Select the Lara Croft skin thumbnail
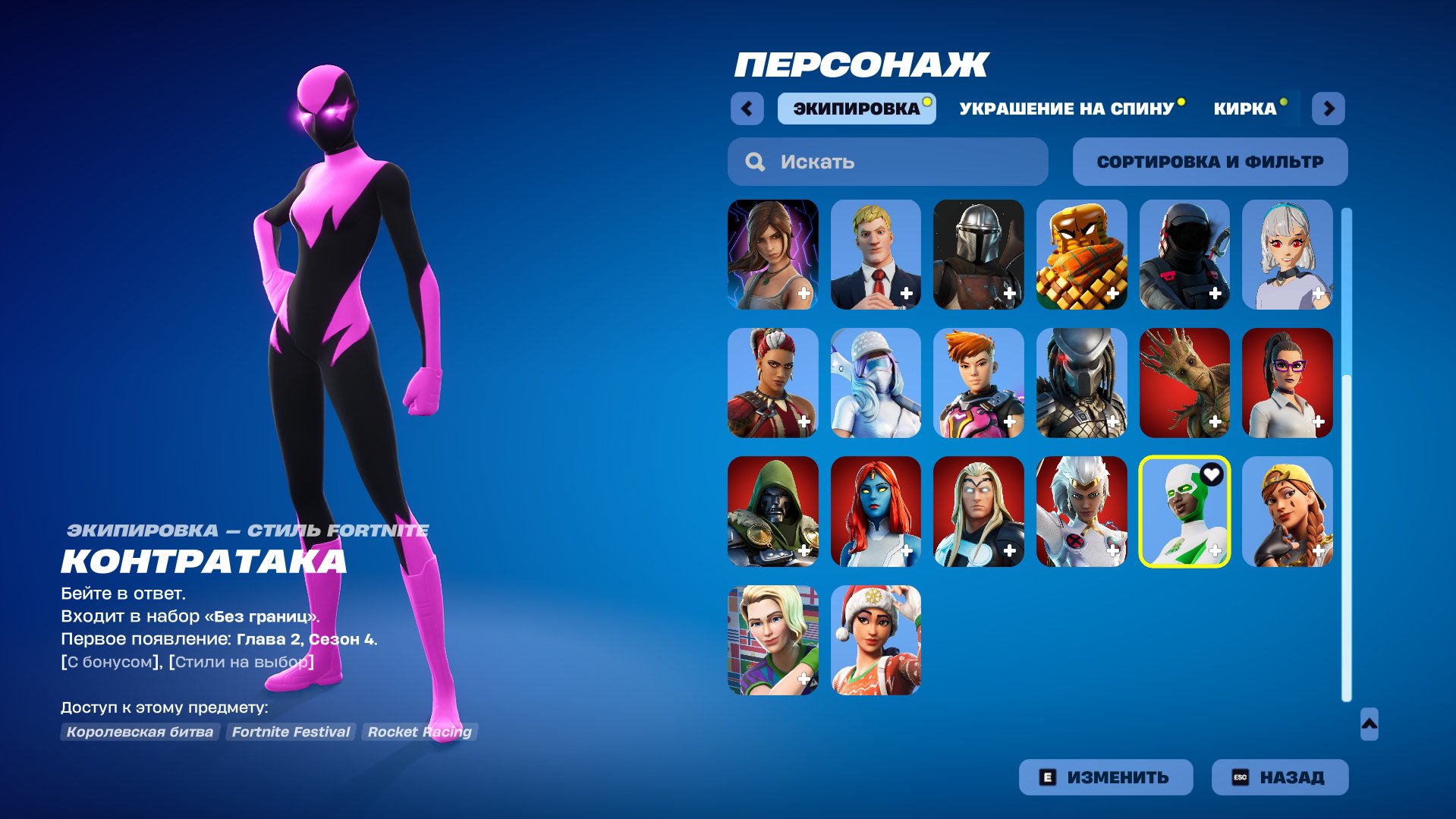This screenshot has width=1456, height=819. pos(772,254)
